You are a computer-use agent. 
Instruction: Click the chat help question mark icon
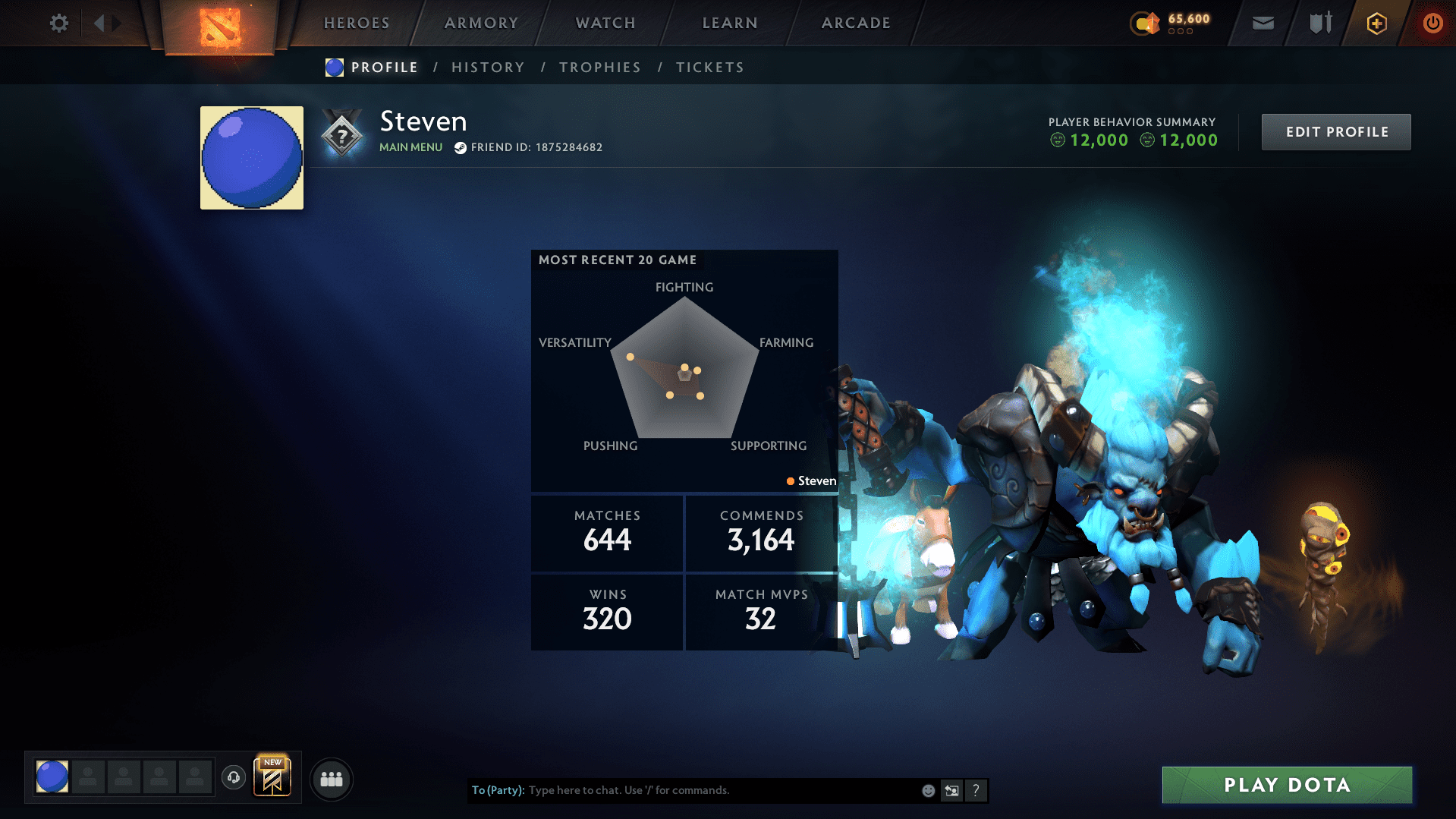point(976,790)
